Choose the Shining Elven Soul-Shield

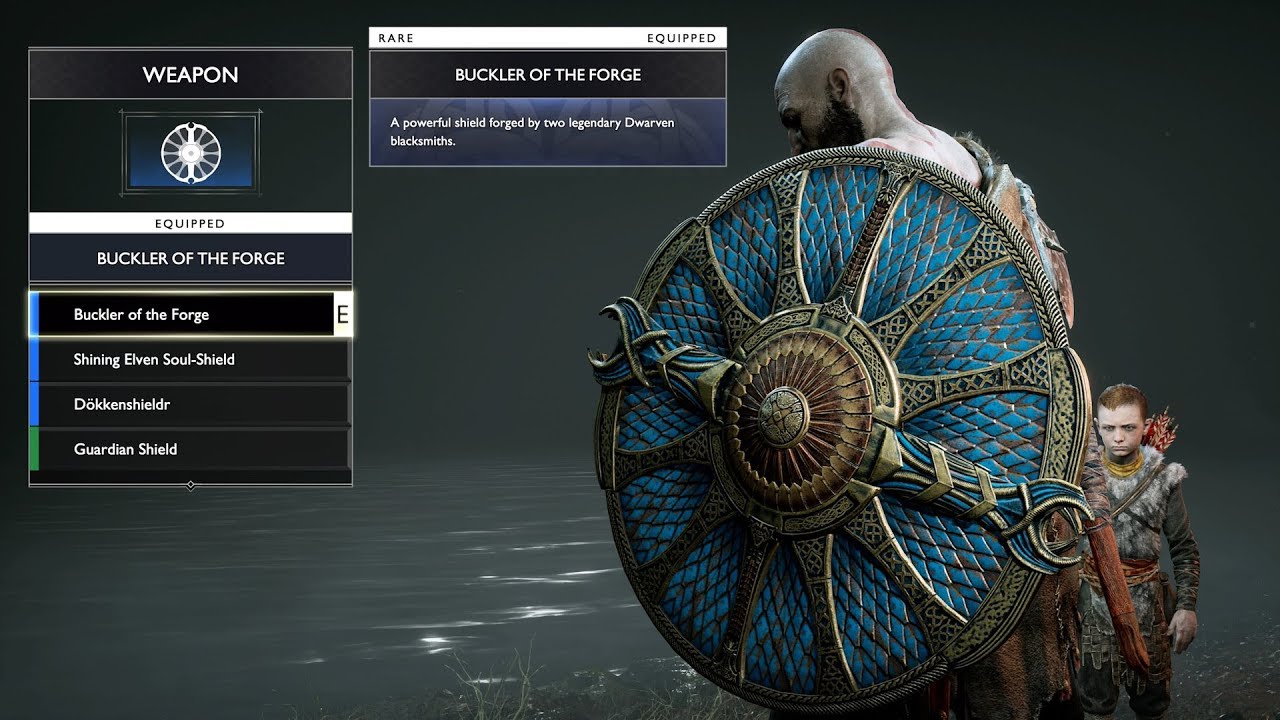(x=190, y=360)
